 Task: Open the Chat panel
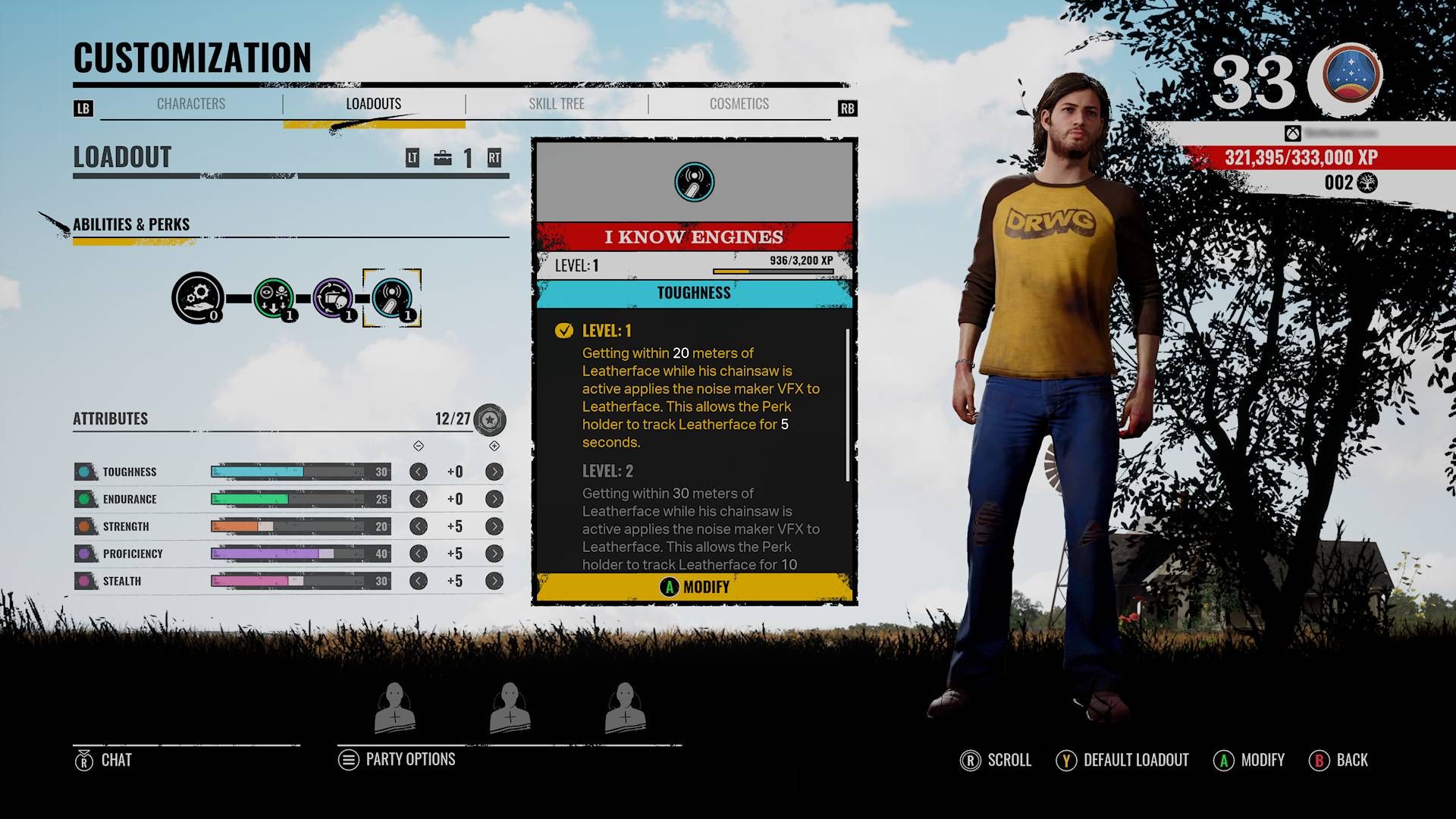click(104, 760)
